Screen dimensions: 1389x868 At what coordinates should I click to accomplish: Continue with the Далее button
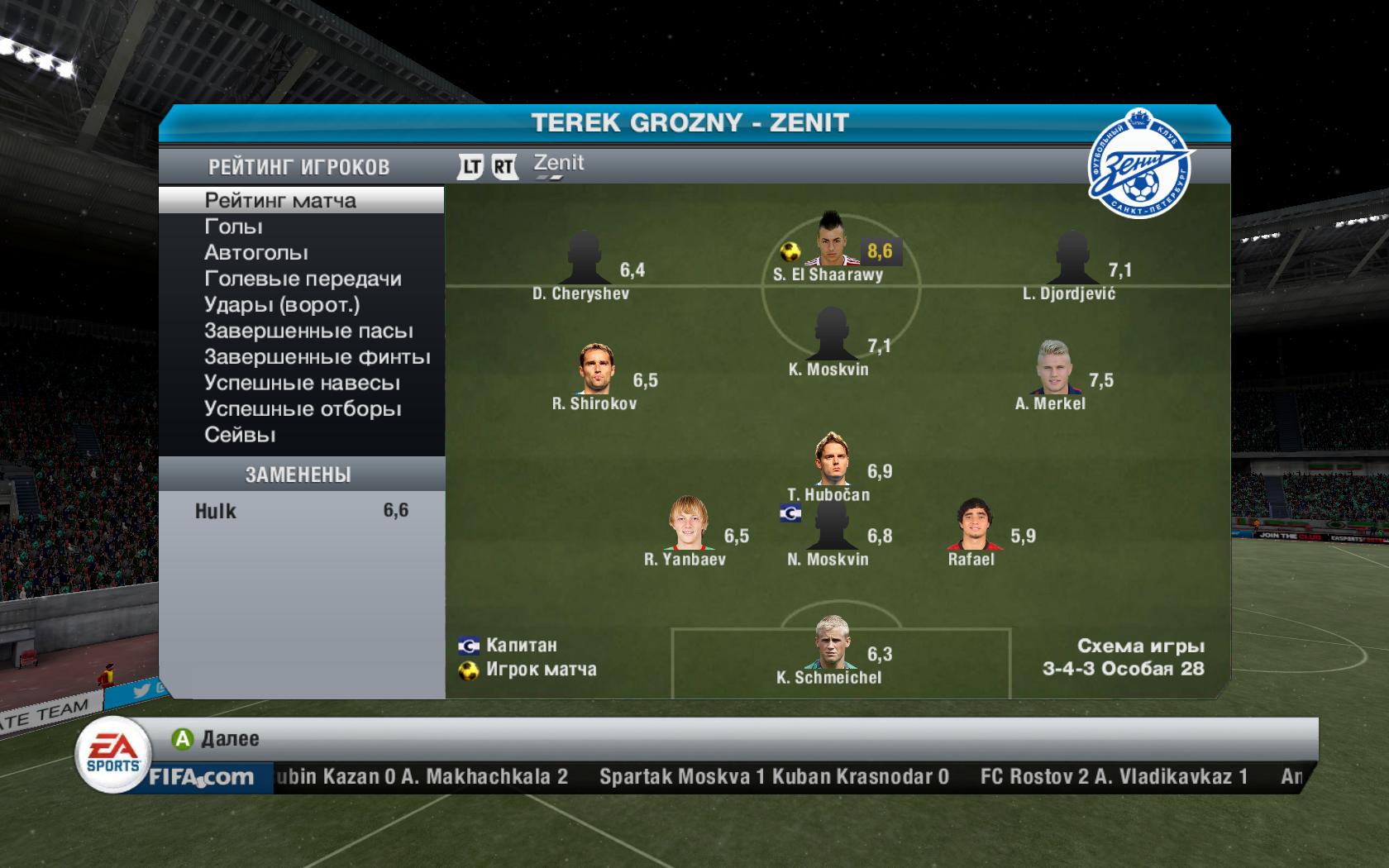click(x=217, y=739)
